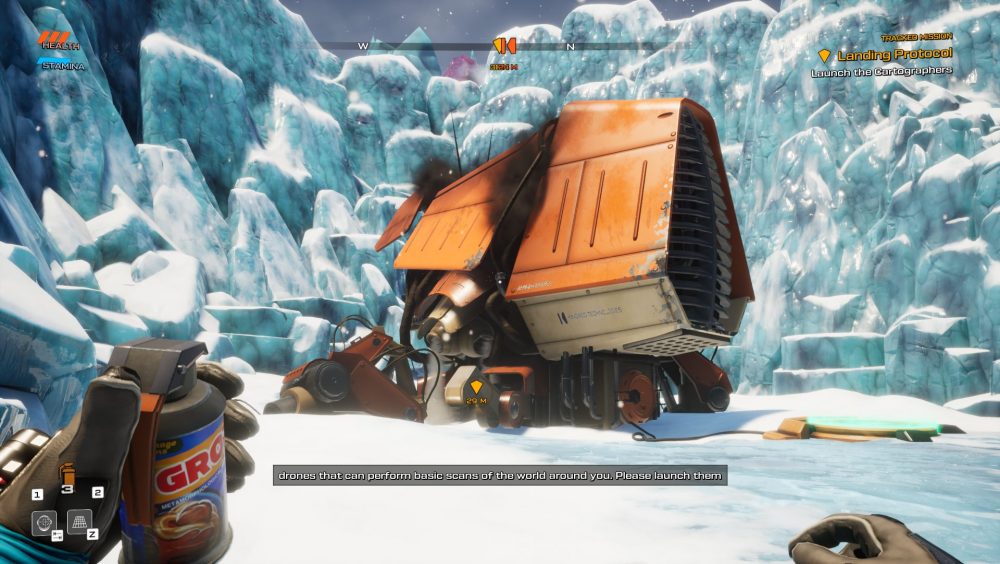1000x564 pixels.
Task: Click the 29 M objective waypoint marker
Action: point(476,387)
